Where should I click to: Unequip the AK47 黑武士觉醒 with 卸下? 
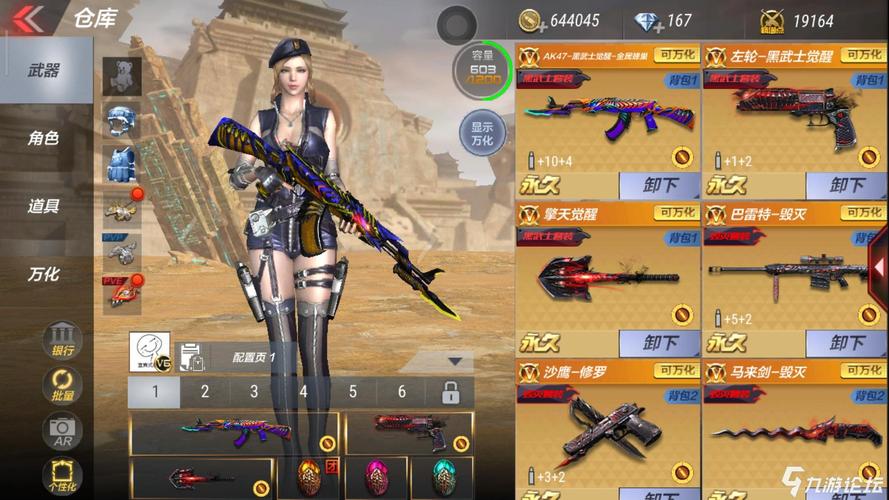[x=659, y=185]
